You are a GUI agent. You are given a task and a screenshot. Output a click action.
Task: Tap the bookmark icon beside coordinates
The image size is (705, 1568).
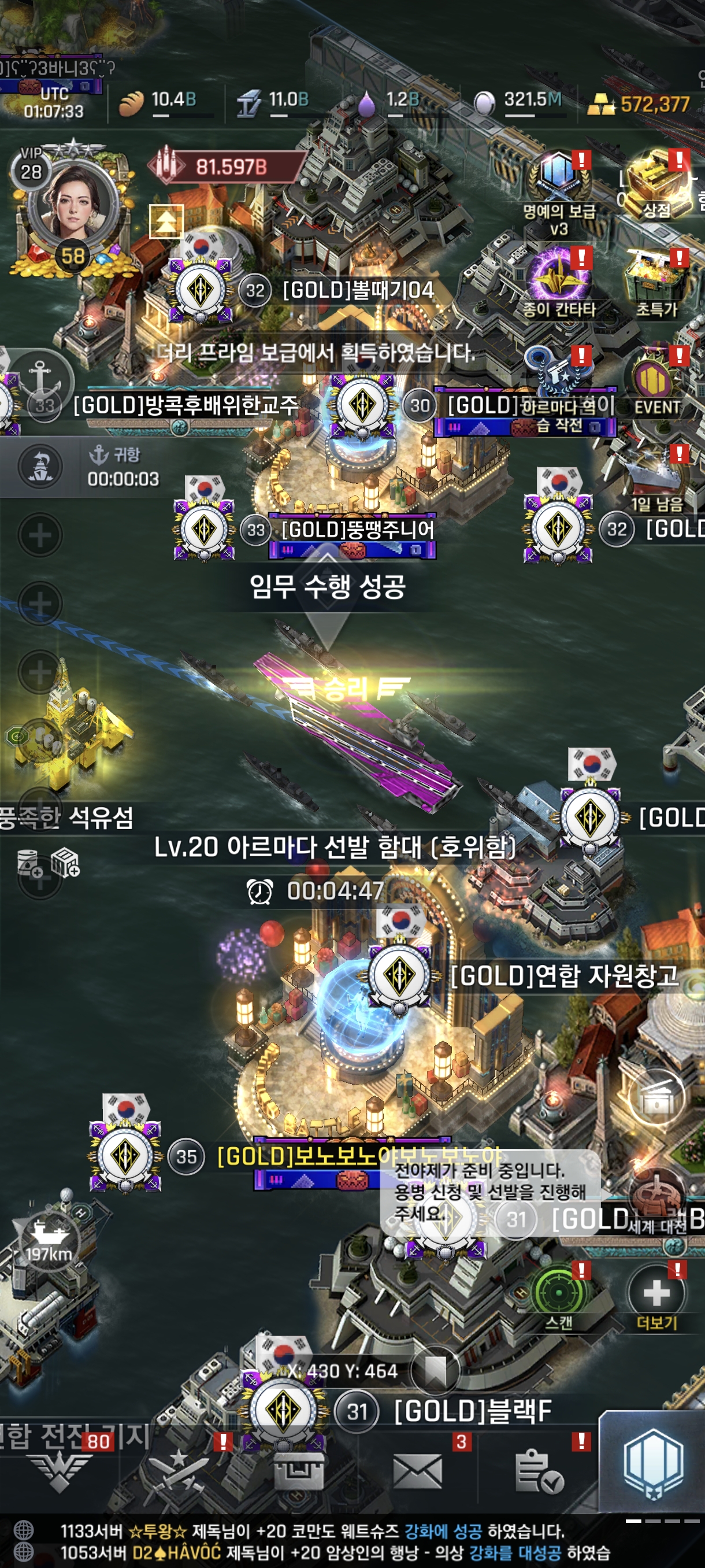click(435, 1371)
